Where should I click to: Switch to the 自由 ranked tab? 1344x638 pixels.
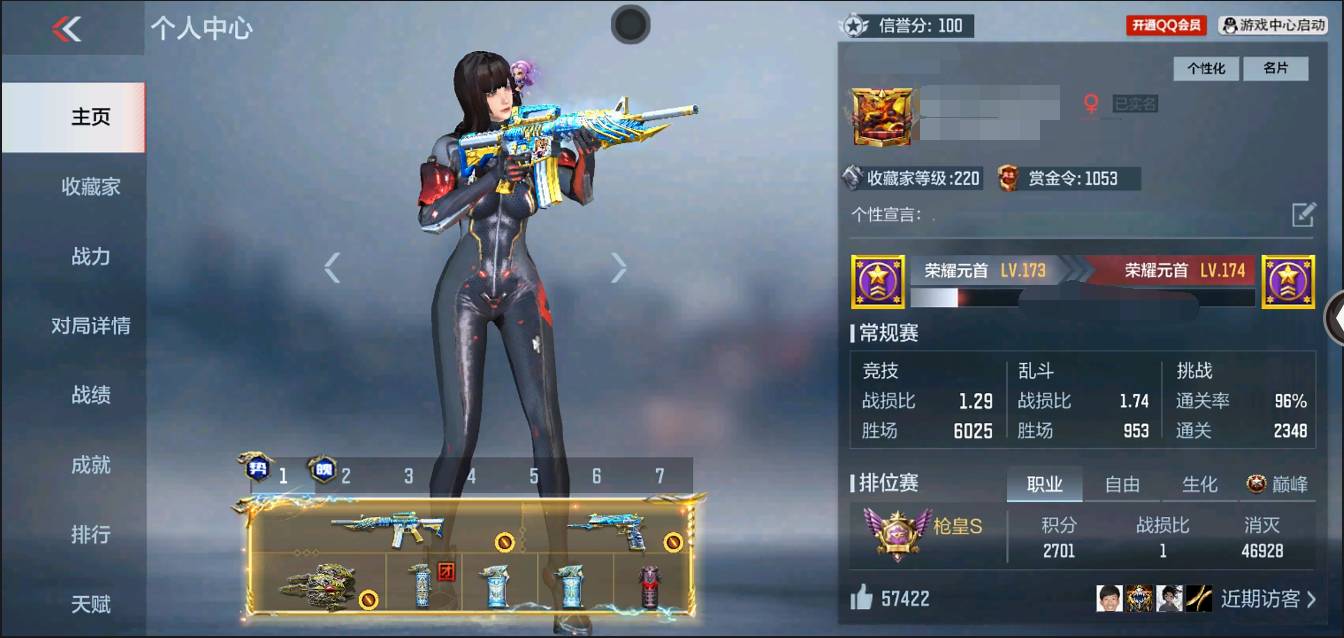point(1122,485)
